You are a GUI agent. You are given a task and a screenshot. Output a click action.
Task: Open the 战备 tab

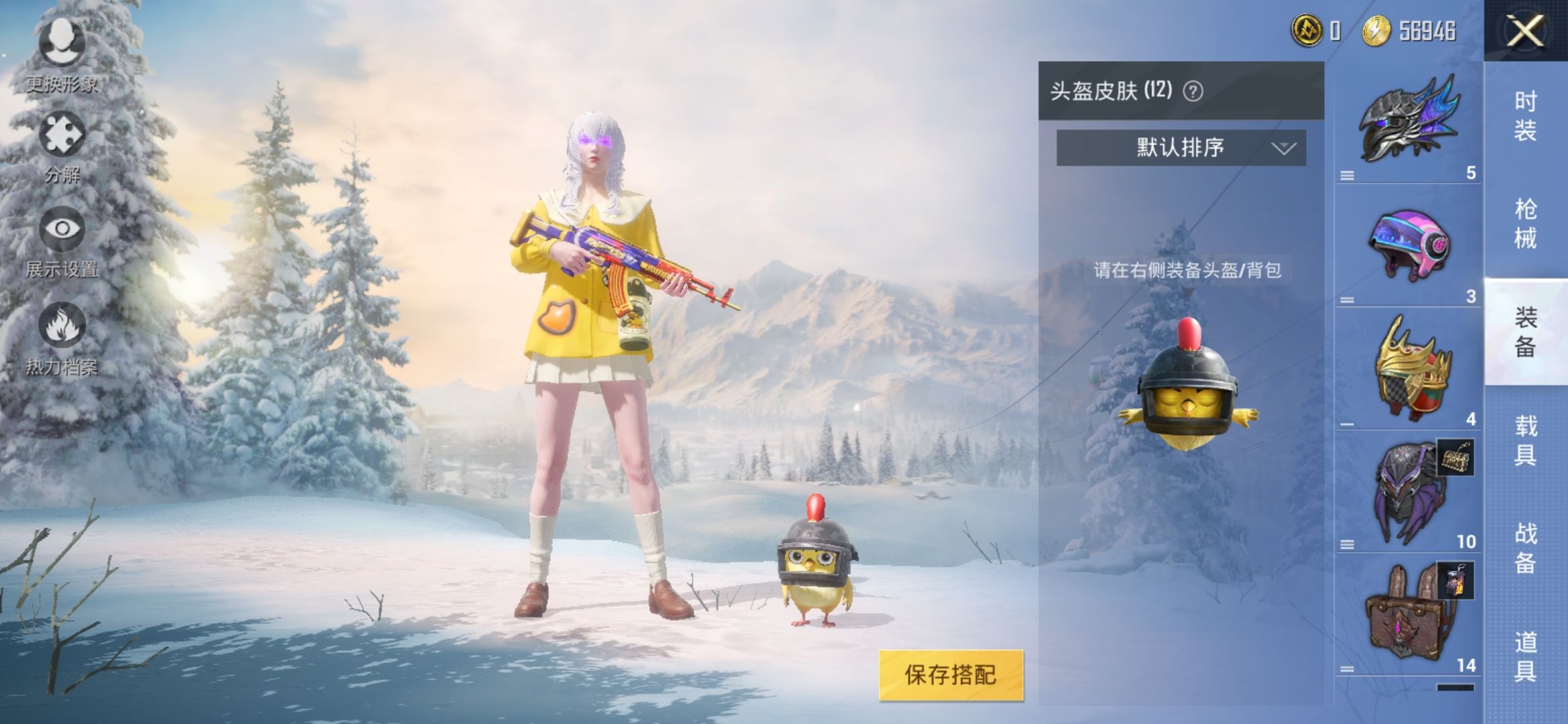[1525, 548]
